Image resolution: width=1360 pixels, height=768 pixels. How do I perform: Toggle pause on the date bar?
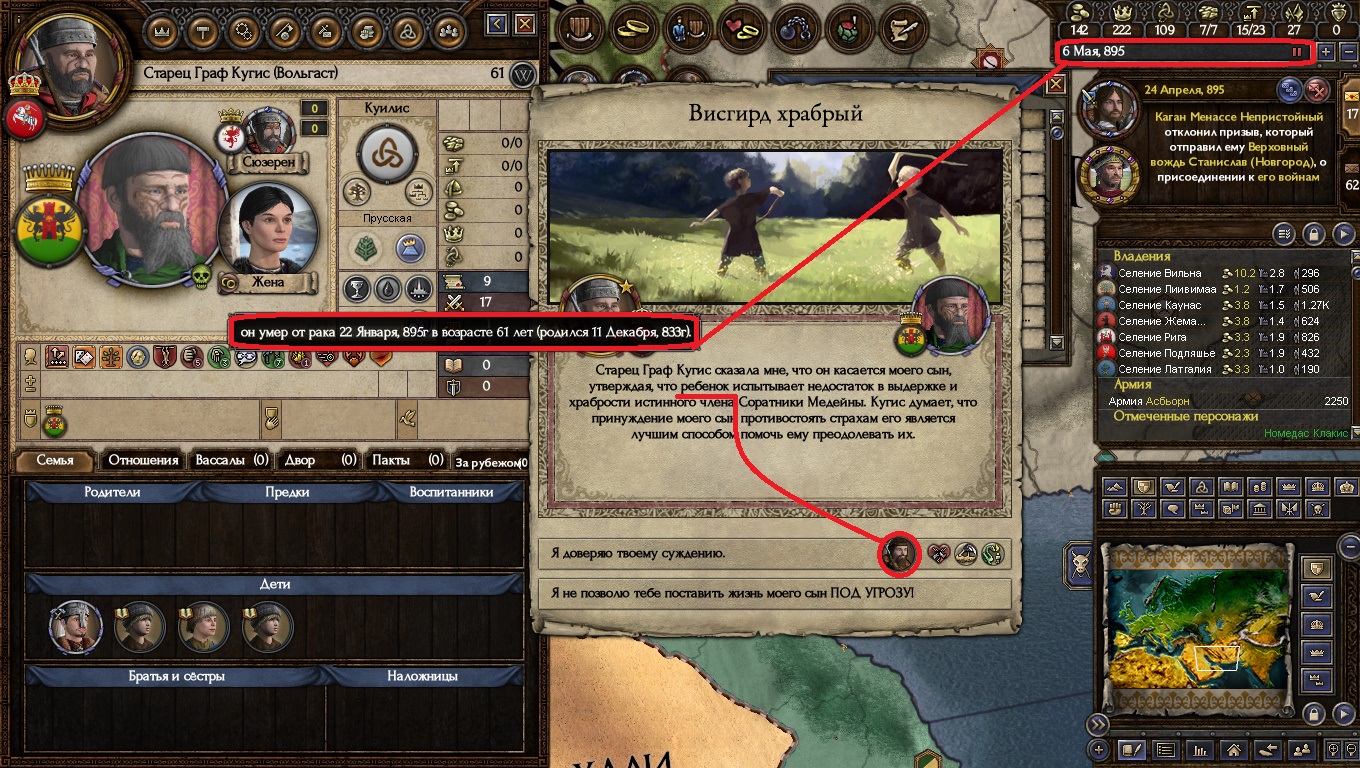1297,51
